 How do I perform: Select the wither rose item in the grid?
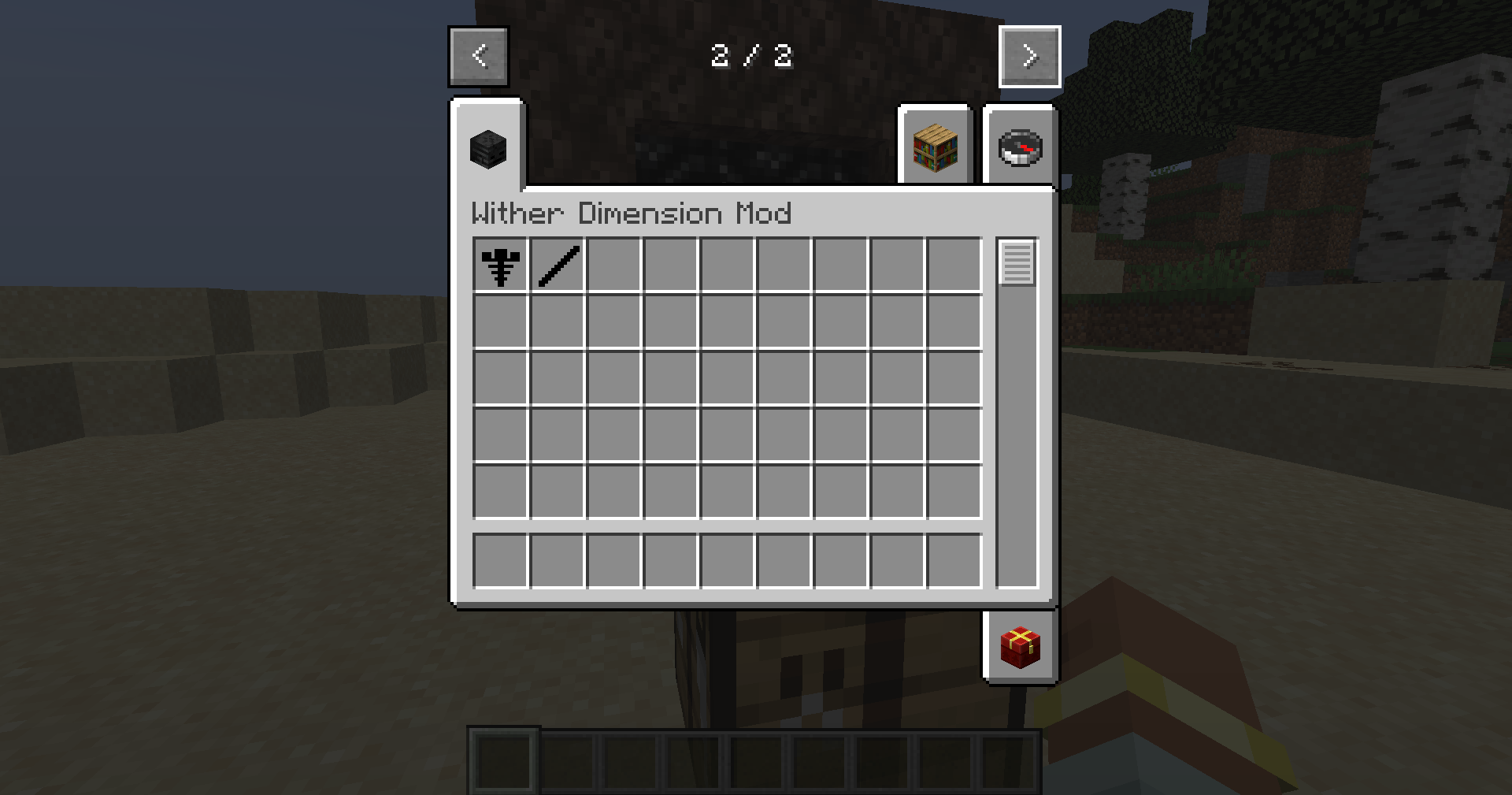pos(501,265)
